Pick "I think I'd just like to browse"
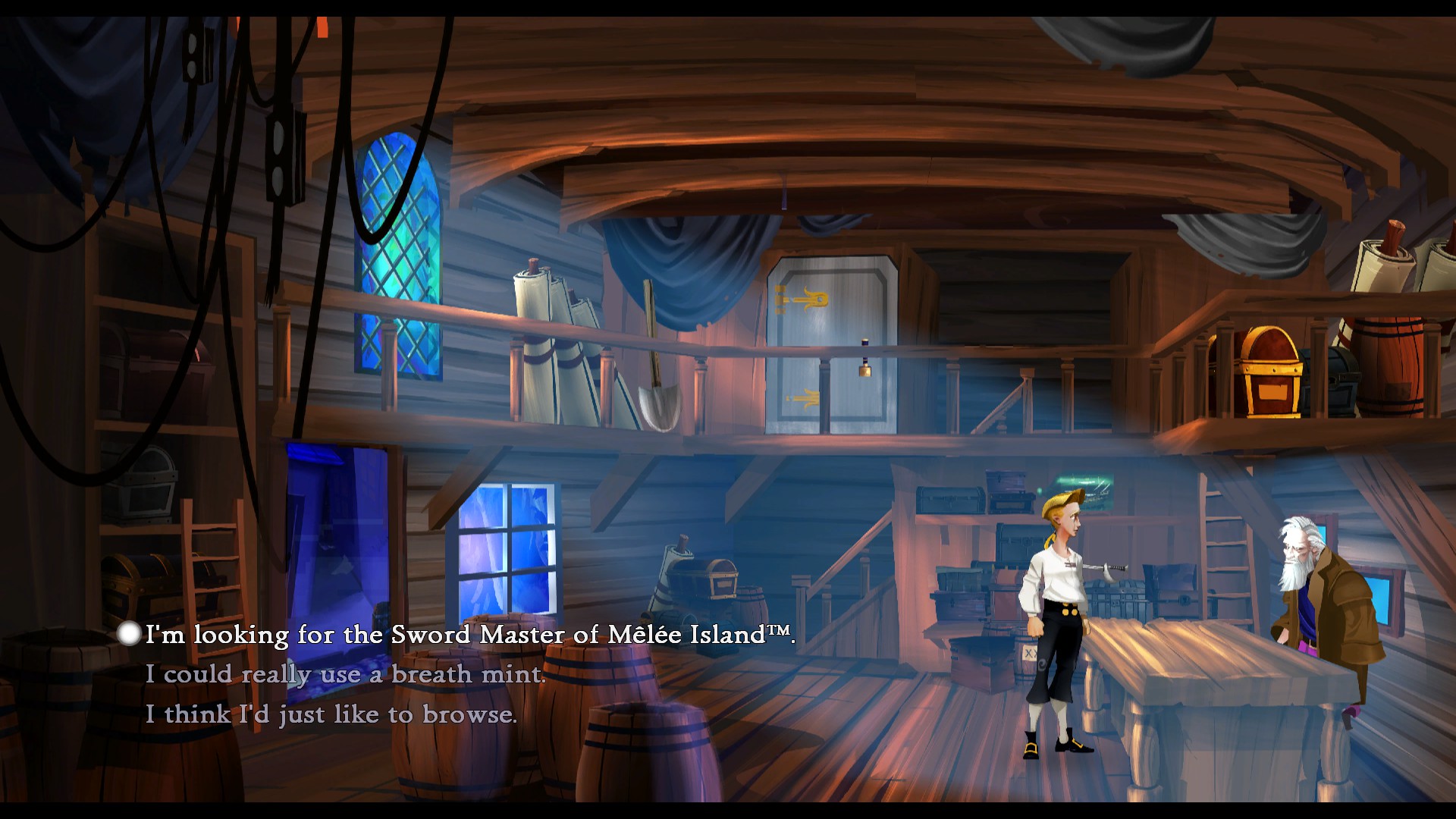Image resolution: width=1456 pixels, height=819 pixels. click(x=331, y=714)
